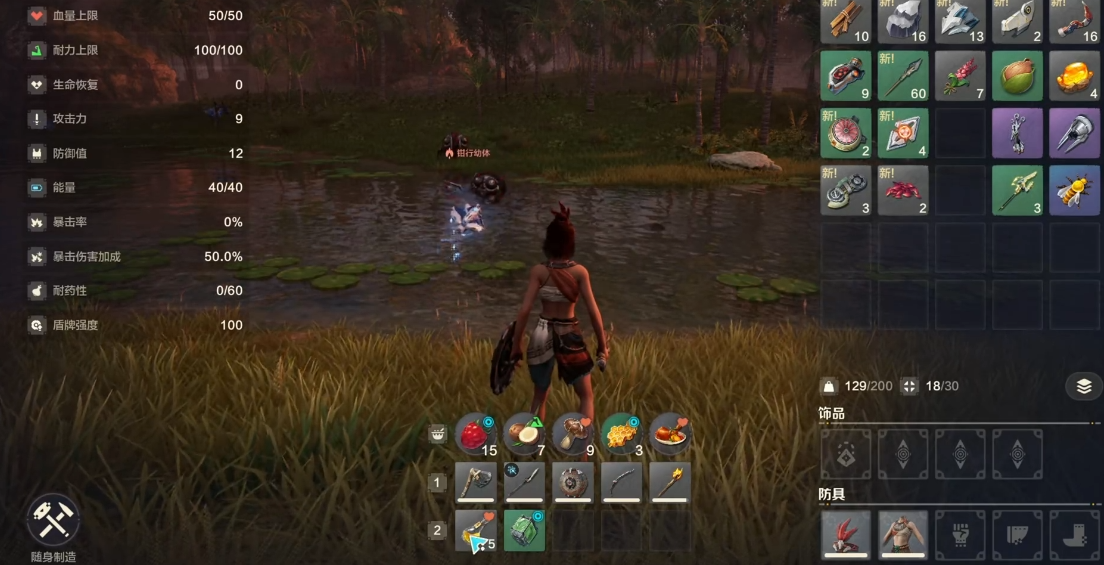
Task: Open the 随身制造 portable crafting menu
Action: coord(52,520)
